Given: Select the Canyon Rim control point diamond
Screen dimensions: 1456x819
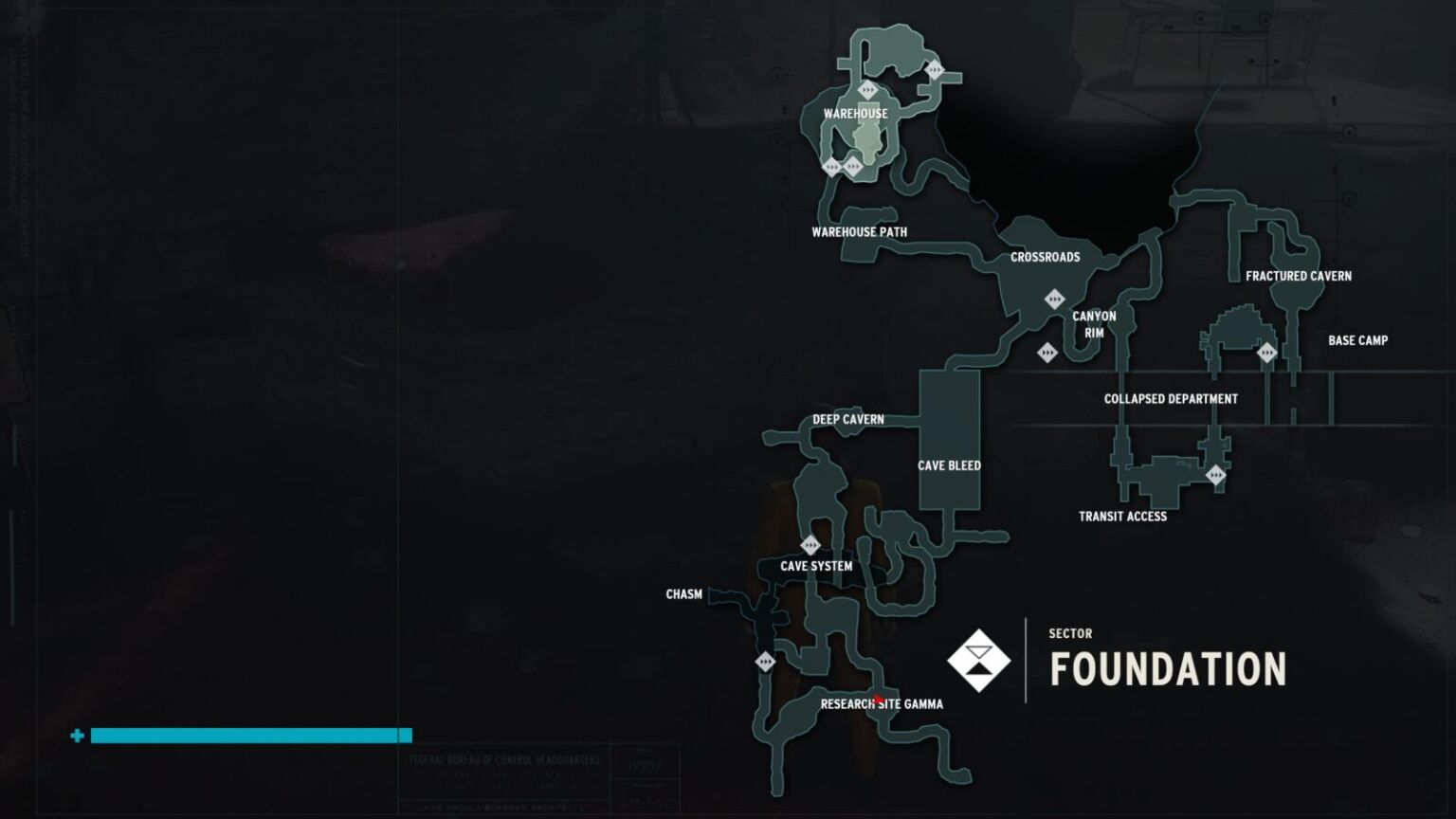Looking at the screenshot, I should [x=1047, y=353].
